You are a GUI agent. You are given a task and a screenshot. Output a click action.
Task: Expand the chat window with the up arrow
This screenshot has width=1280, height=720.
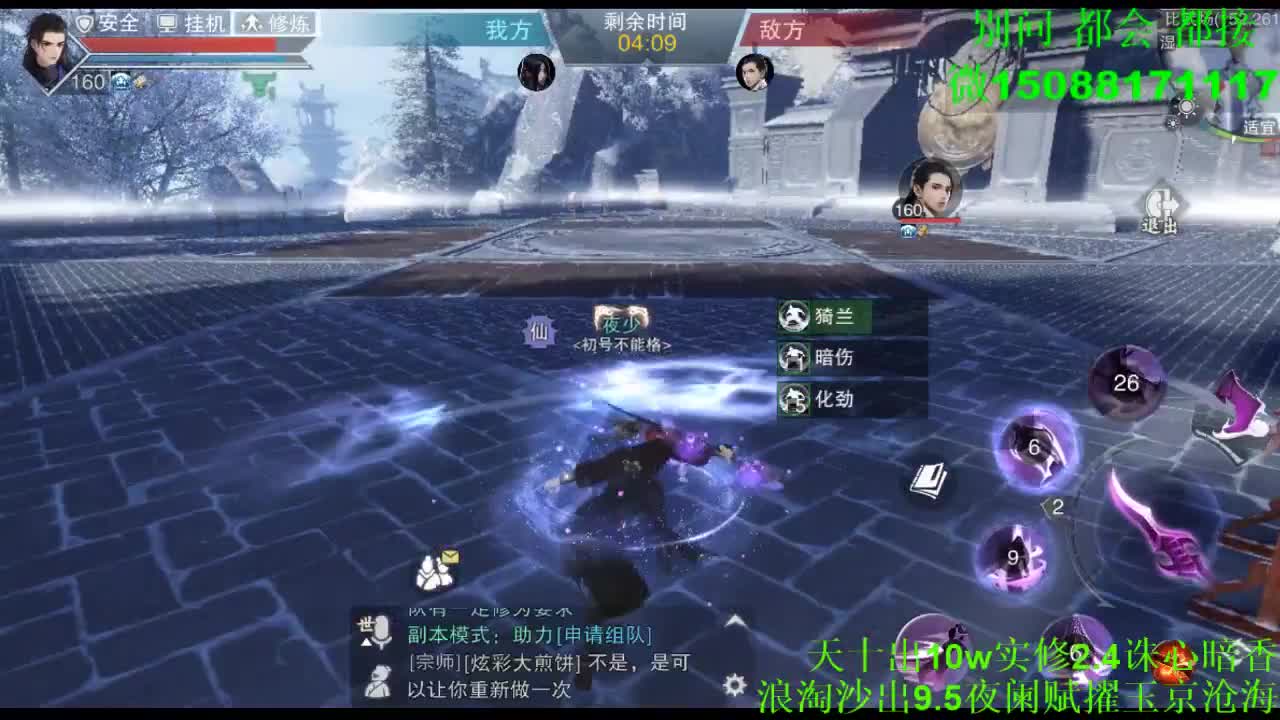point(733,621)
